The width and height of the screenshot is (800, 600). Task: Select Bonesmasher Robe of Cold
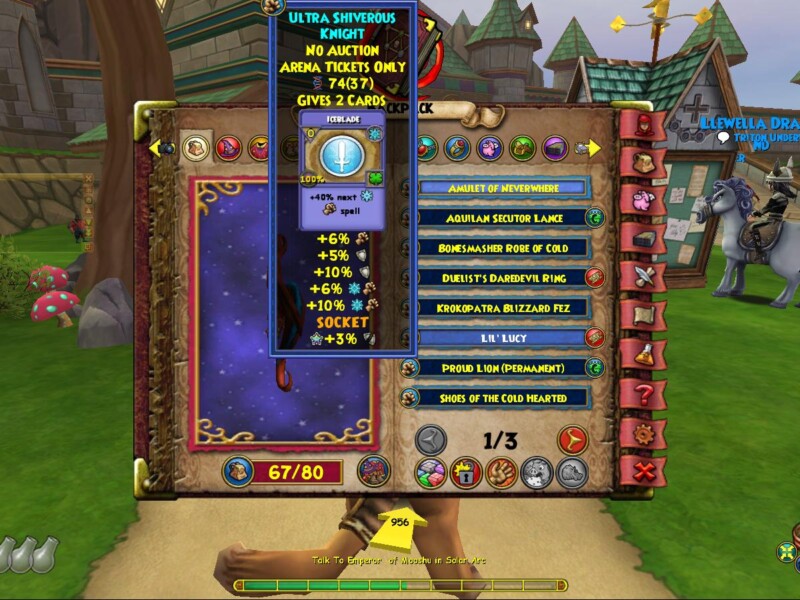tap(504, 248)
